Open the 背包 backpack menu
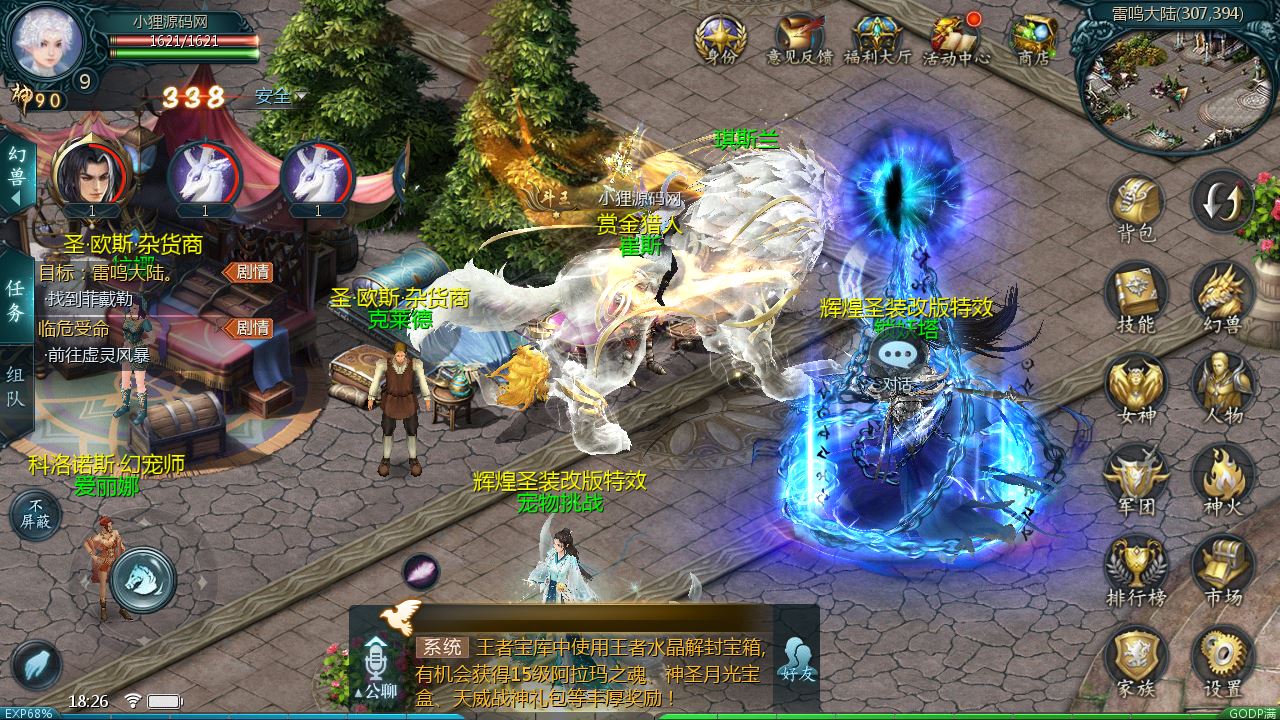Image resolution: width=1280 pixels, height=720 pixels. point(1135,208)
